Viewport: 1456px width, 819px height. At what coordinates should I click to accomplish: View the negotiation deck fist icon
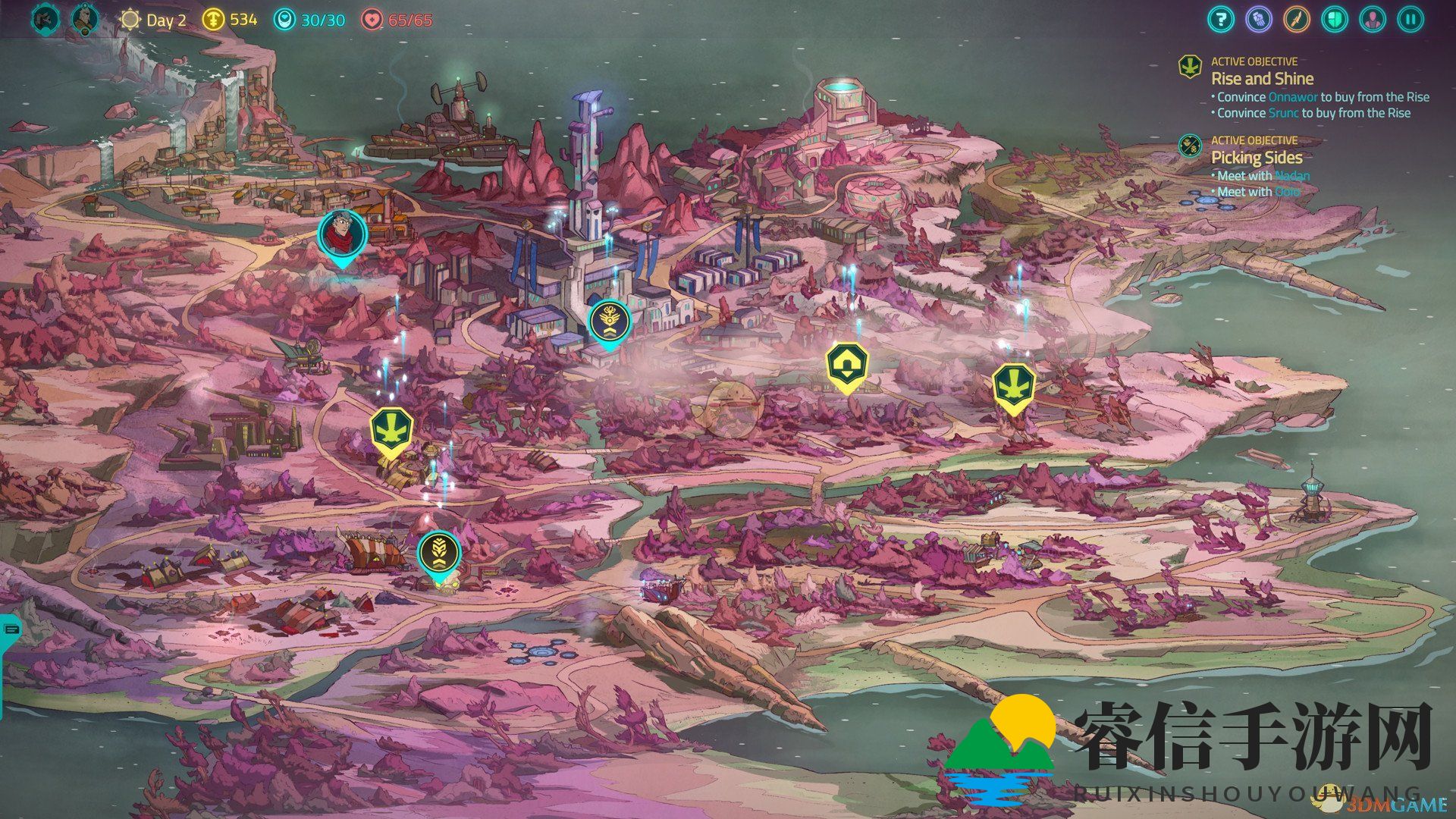click(1258, 19)
